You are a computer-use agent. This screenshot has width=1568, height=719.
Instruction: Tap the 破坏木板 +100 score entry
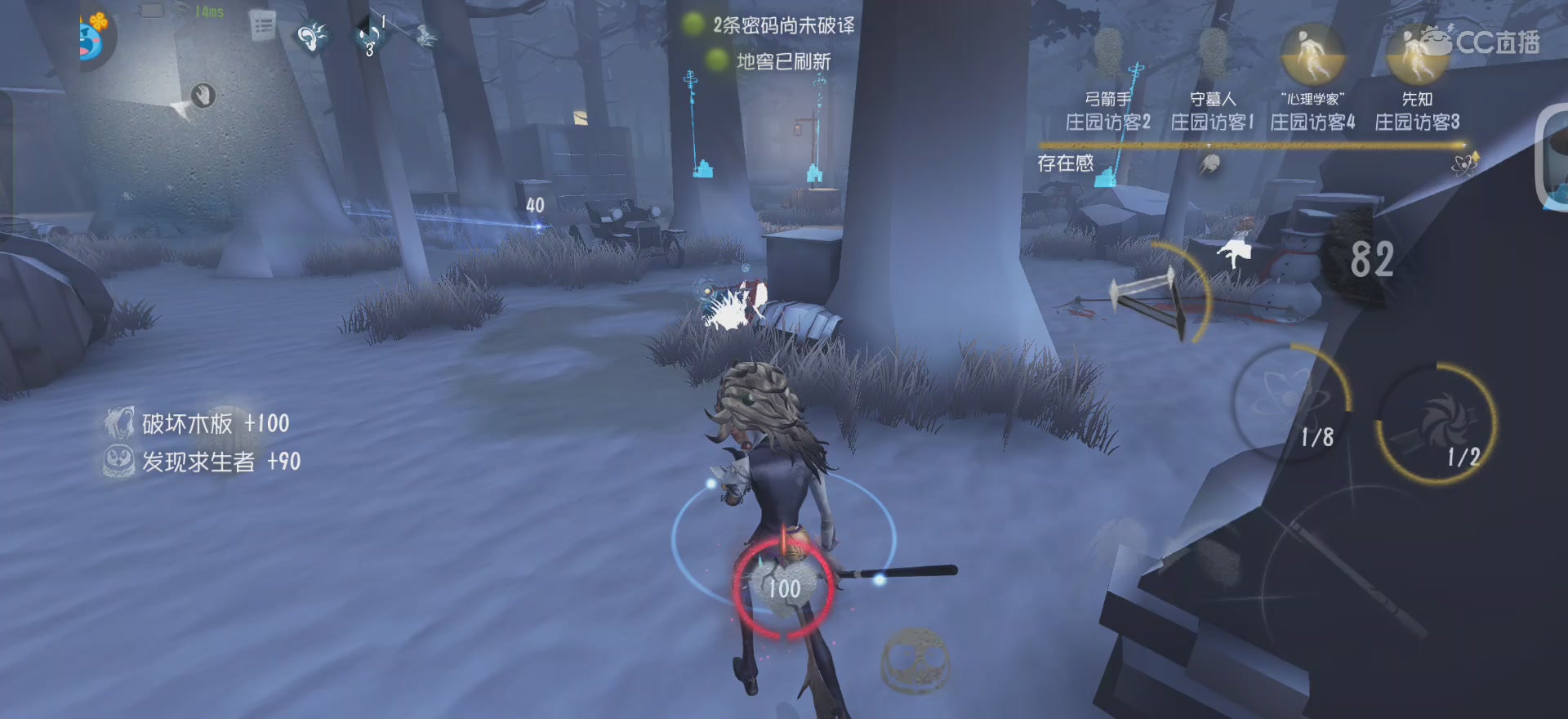point(196,424)
